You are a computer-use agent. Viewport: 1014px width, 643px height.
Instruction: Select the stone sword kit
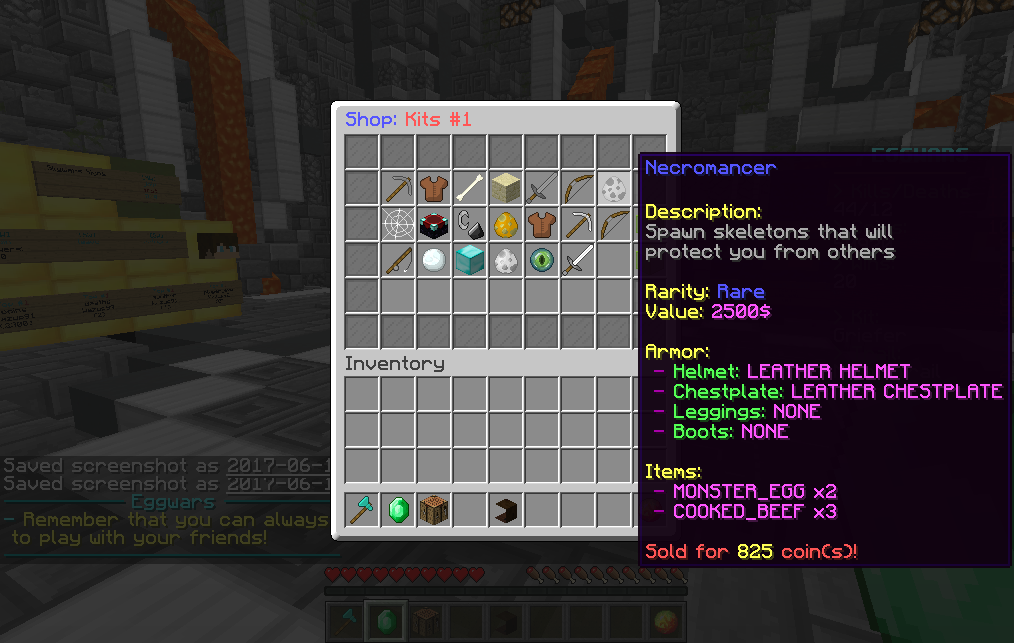click(542, 187)
